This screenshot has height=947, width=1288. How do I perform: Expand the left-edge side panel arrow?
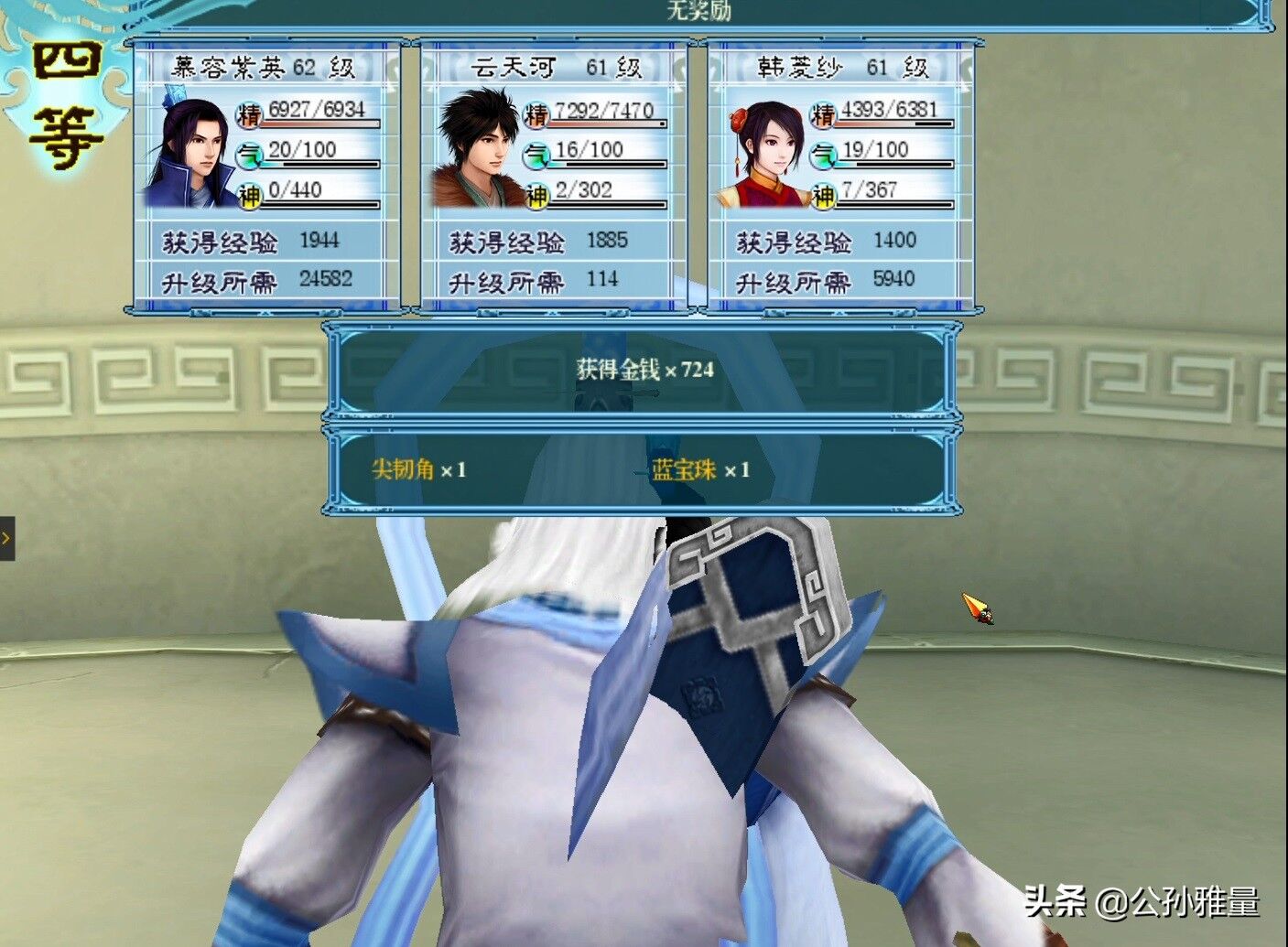coord(5,538)
